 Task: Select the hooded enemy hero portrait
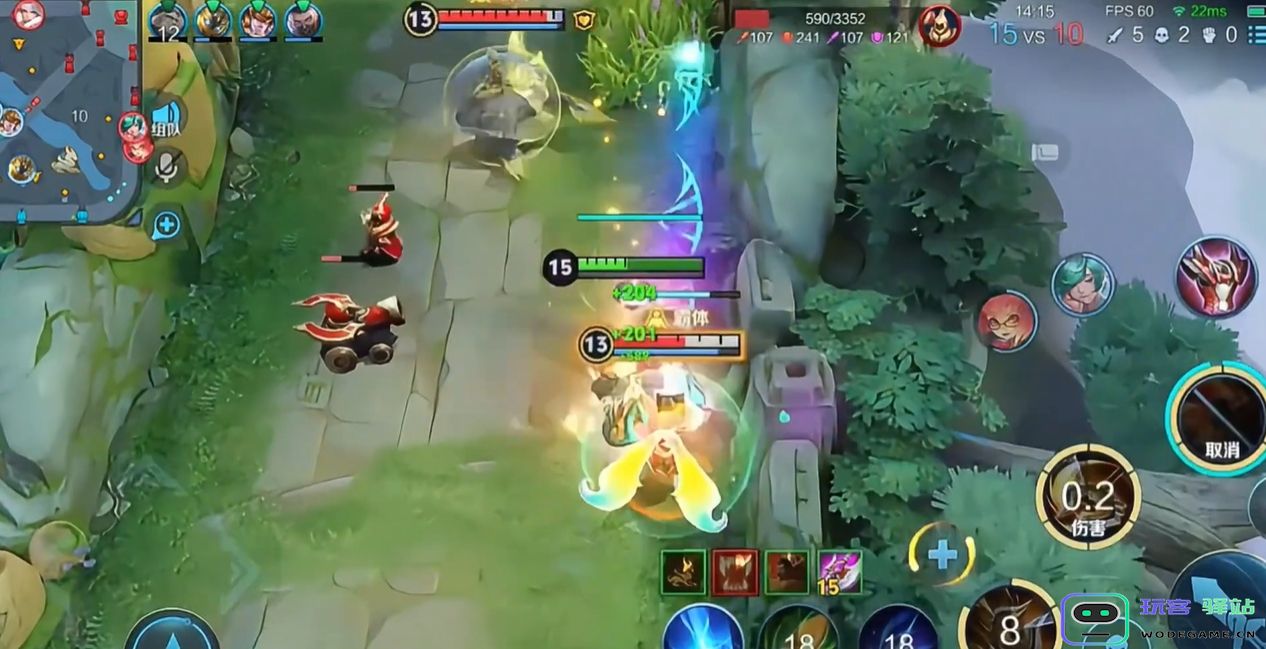(938, 25)
